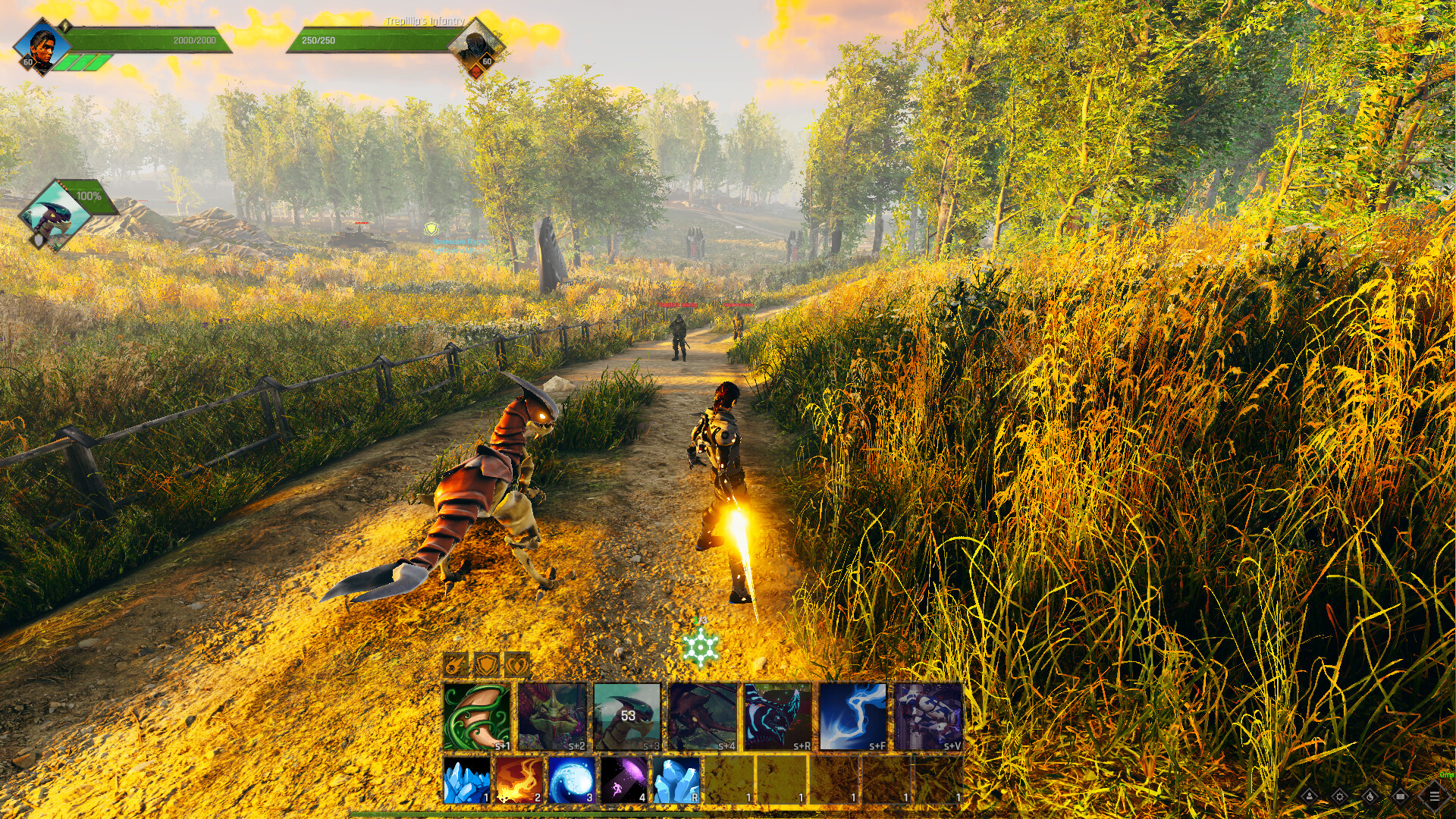Choose the white armored mech slot
The image size is (1456, 819).
click(927, 717)
